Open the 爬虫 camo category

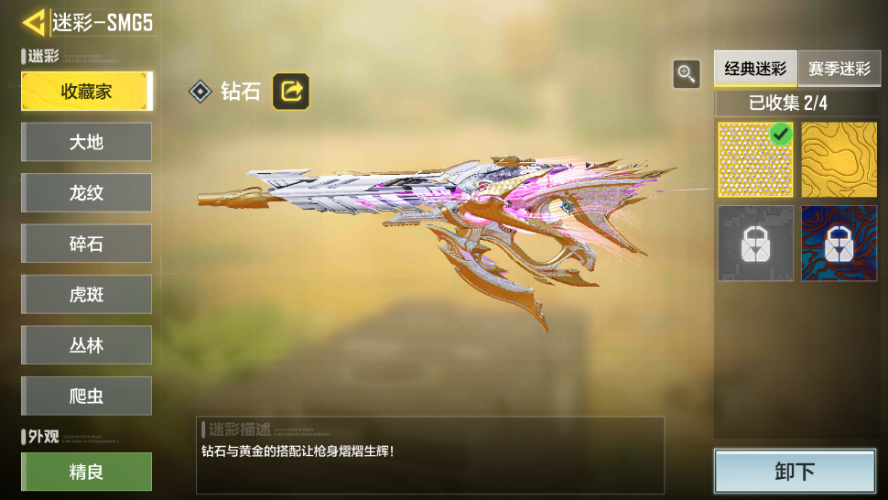click(x=86, y=396)
